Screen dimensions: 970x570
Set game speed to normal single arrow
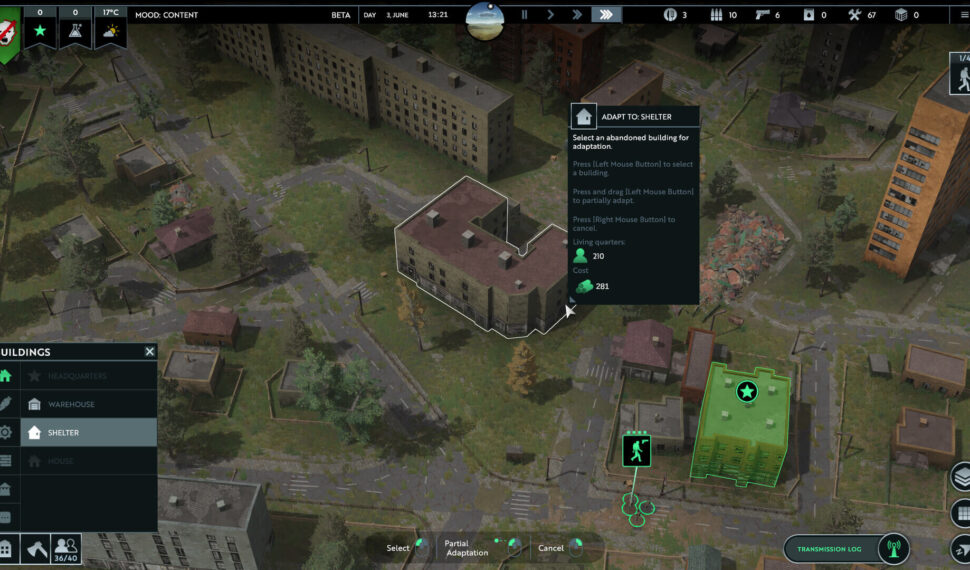click(x=550, y=15)
